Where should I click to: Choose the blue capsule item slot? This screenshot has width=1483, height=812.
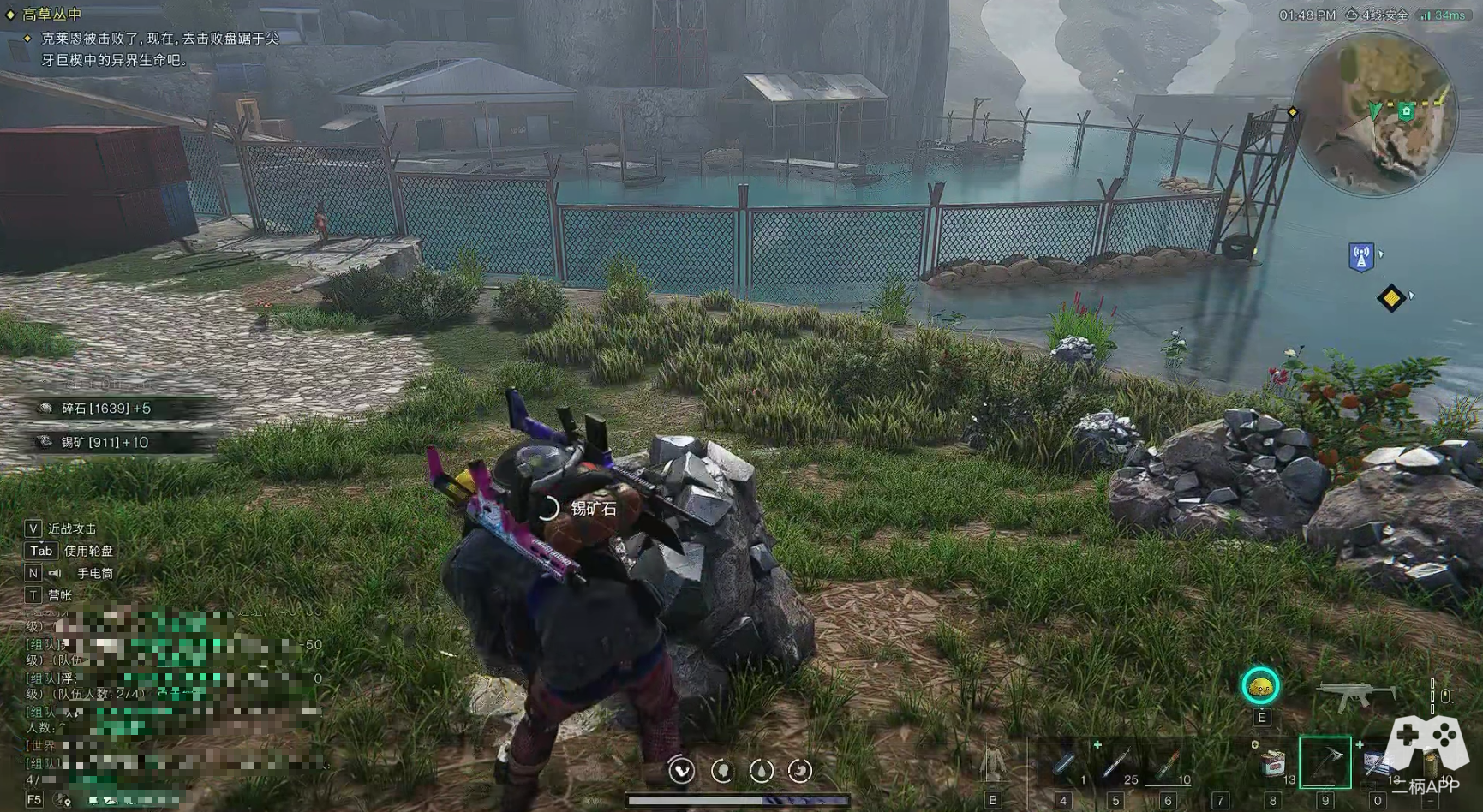pos(1064,762)
